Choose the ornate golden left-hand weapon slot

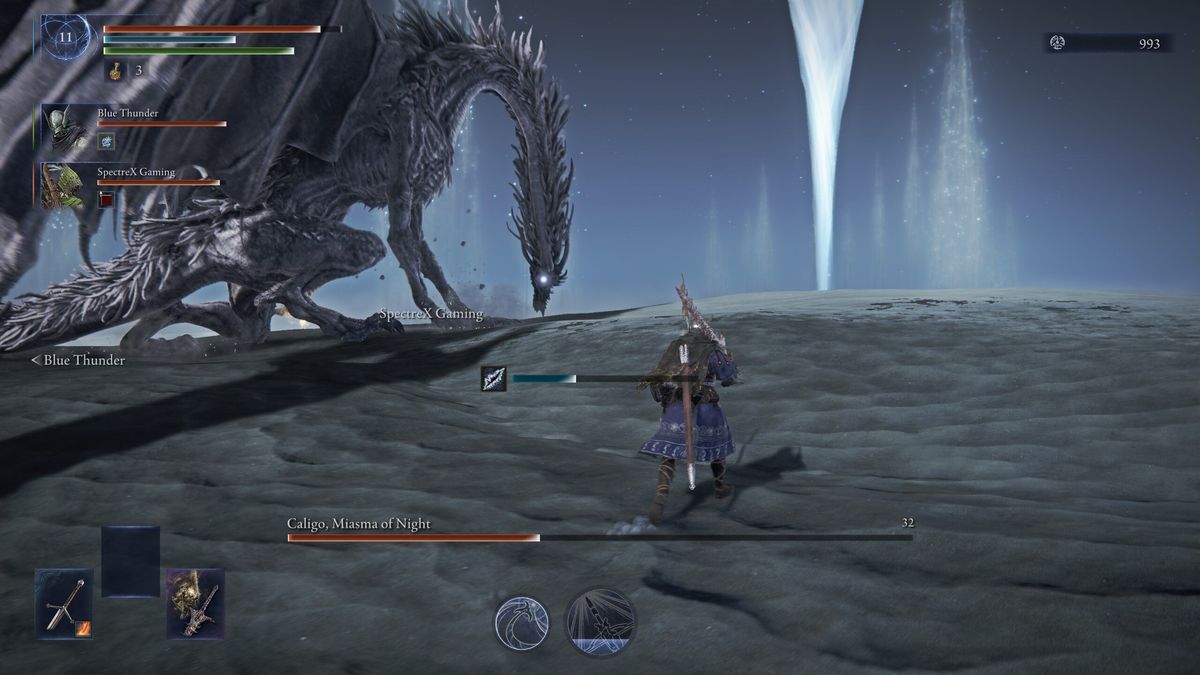[x=195, y=603]
